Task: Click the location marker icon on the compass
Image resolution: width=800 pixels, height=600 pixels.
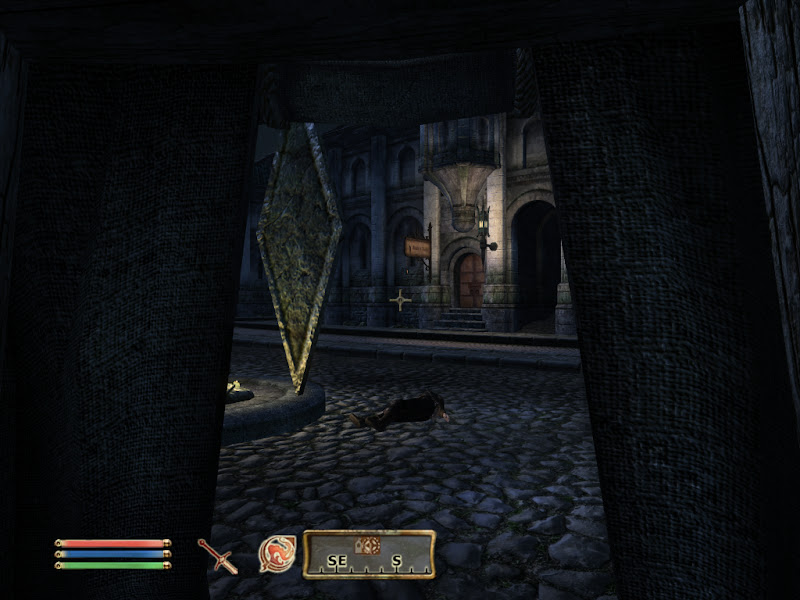Action: pyautogui.click(x=368, y=545)
